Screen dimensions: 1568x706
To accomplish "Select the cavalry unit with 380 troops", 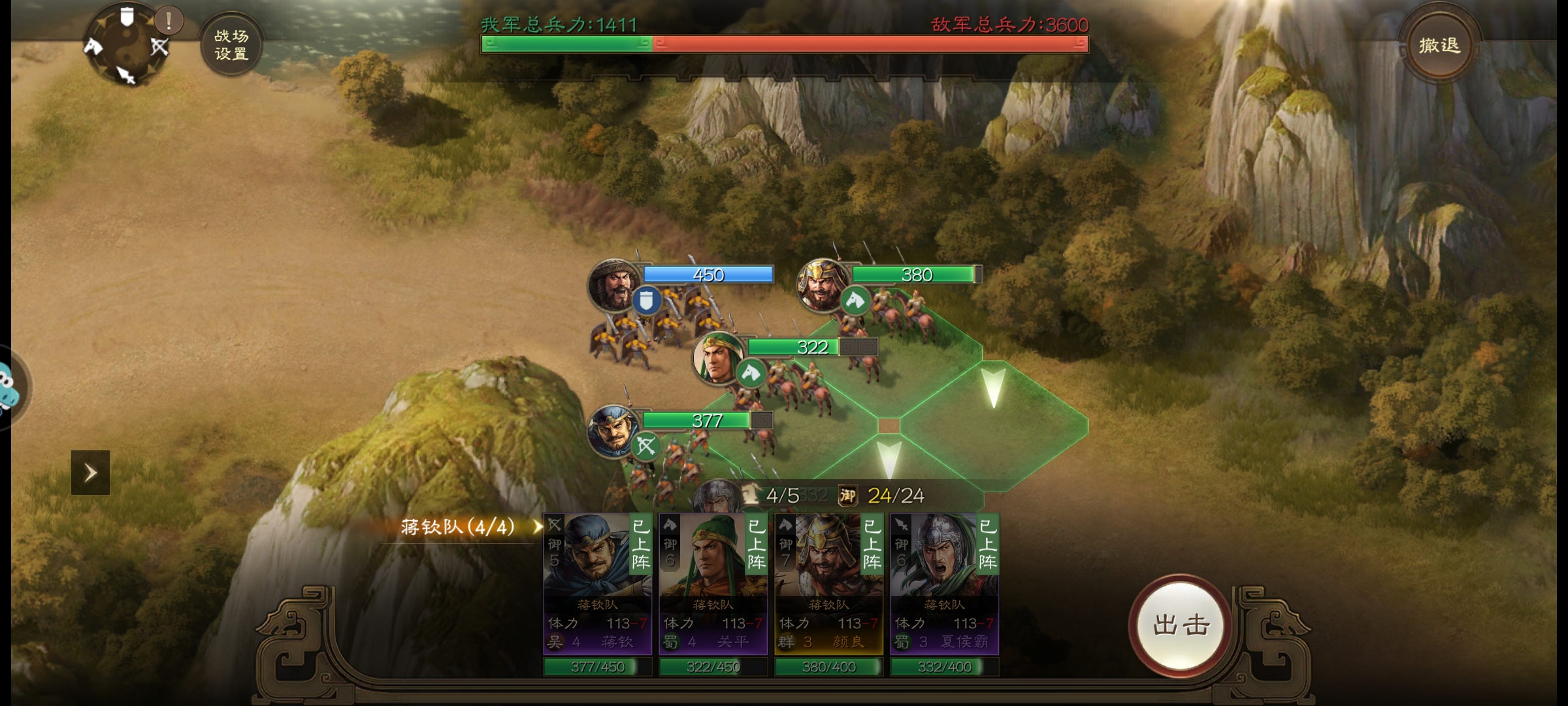I will point(821,285).
